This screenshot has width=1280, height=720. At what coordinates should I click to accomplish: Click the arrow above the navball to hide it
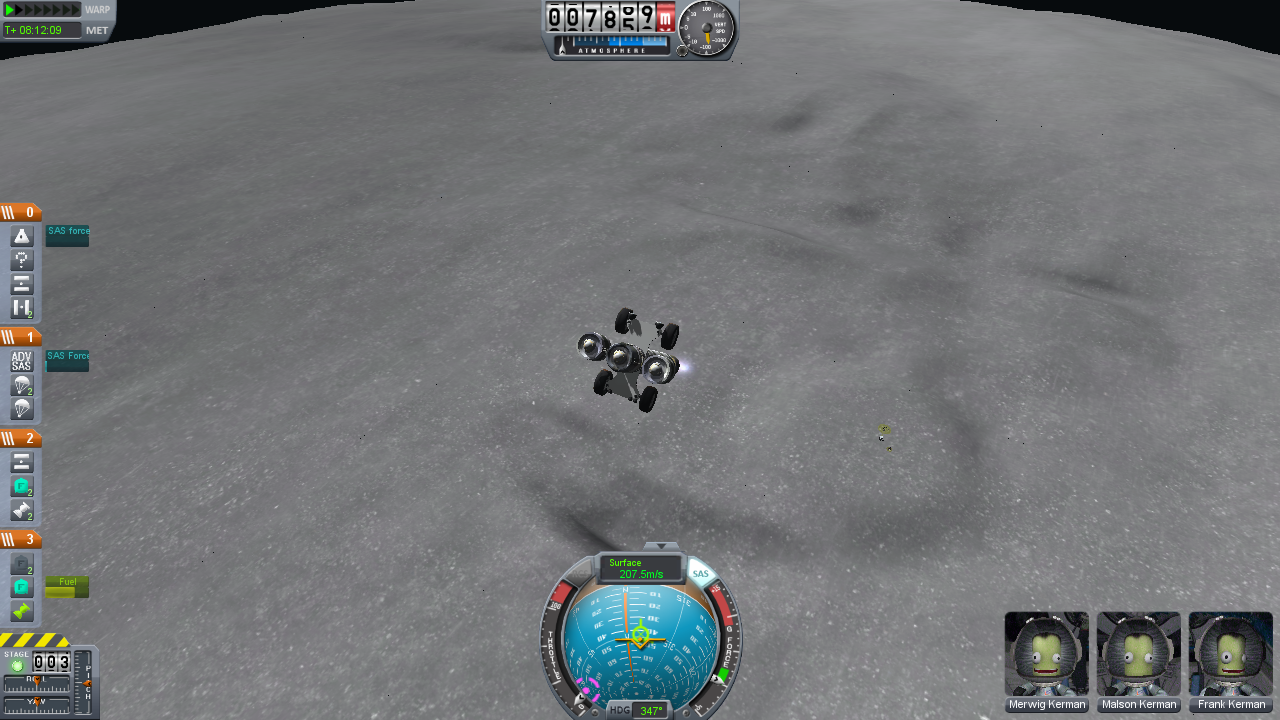[660, 547]
